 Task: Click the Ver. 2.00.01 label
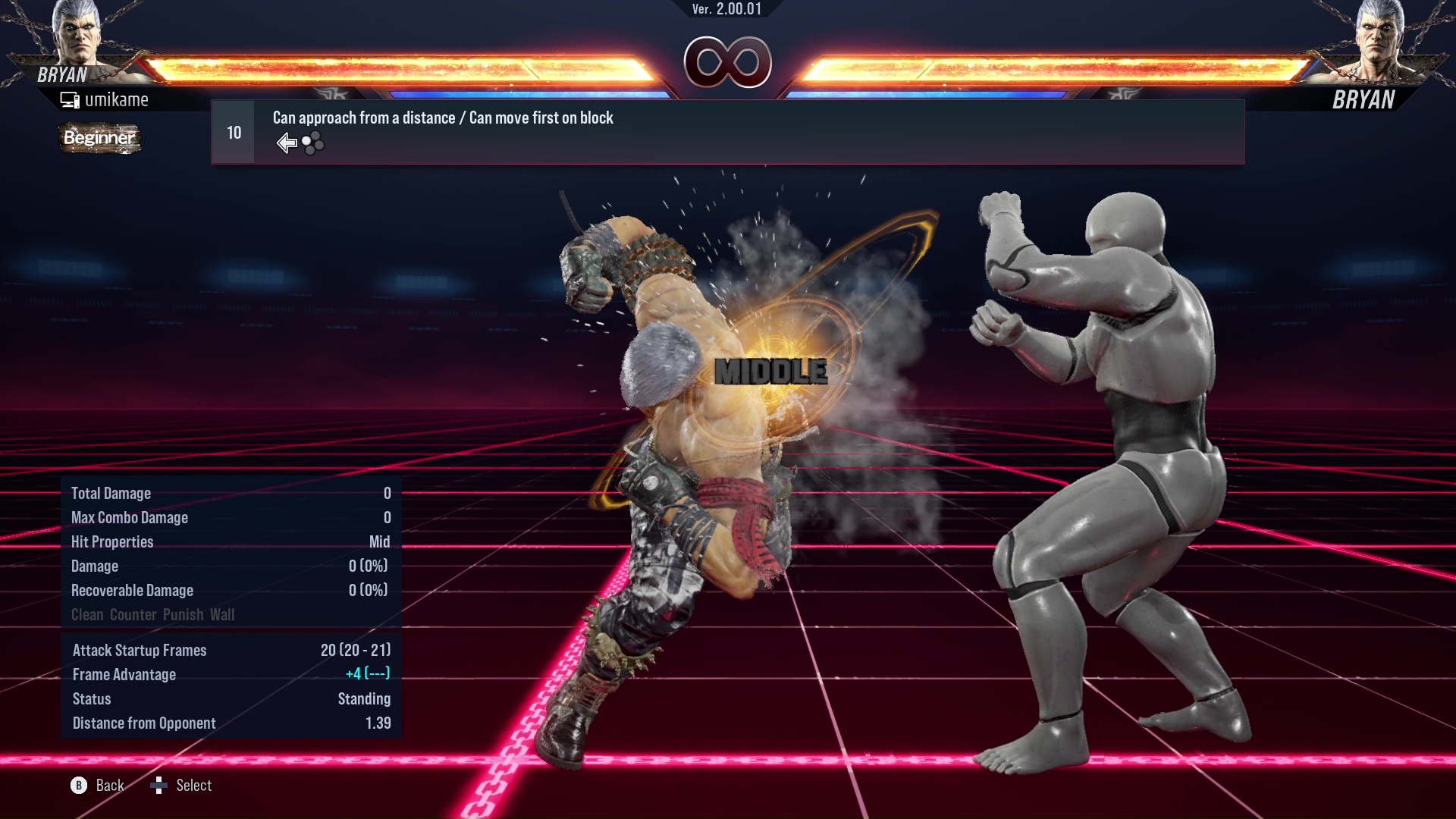pos(727,11)
